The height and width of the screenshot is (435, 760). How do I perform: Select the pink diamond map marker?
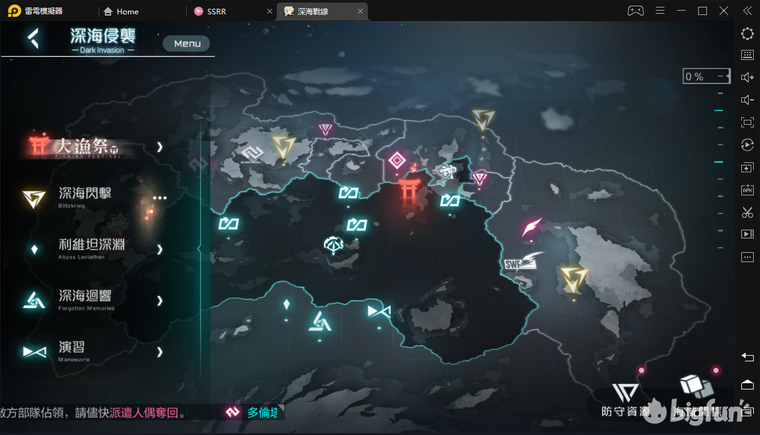click(397, 161)
